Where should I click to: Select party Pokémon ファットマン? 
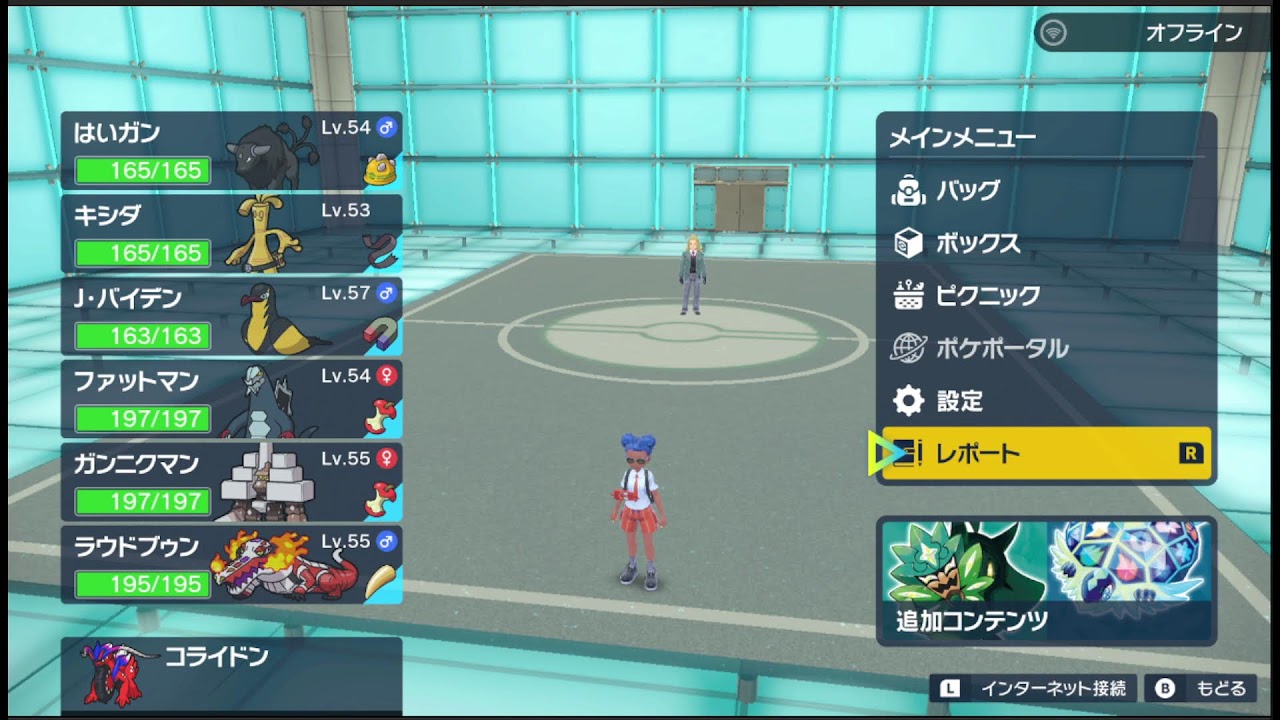[231, 400]
